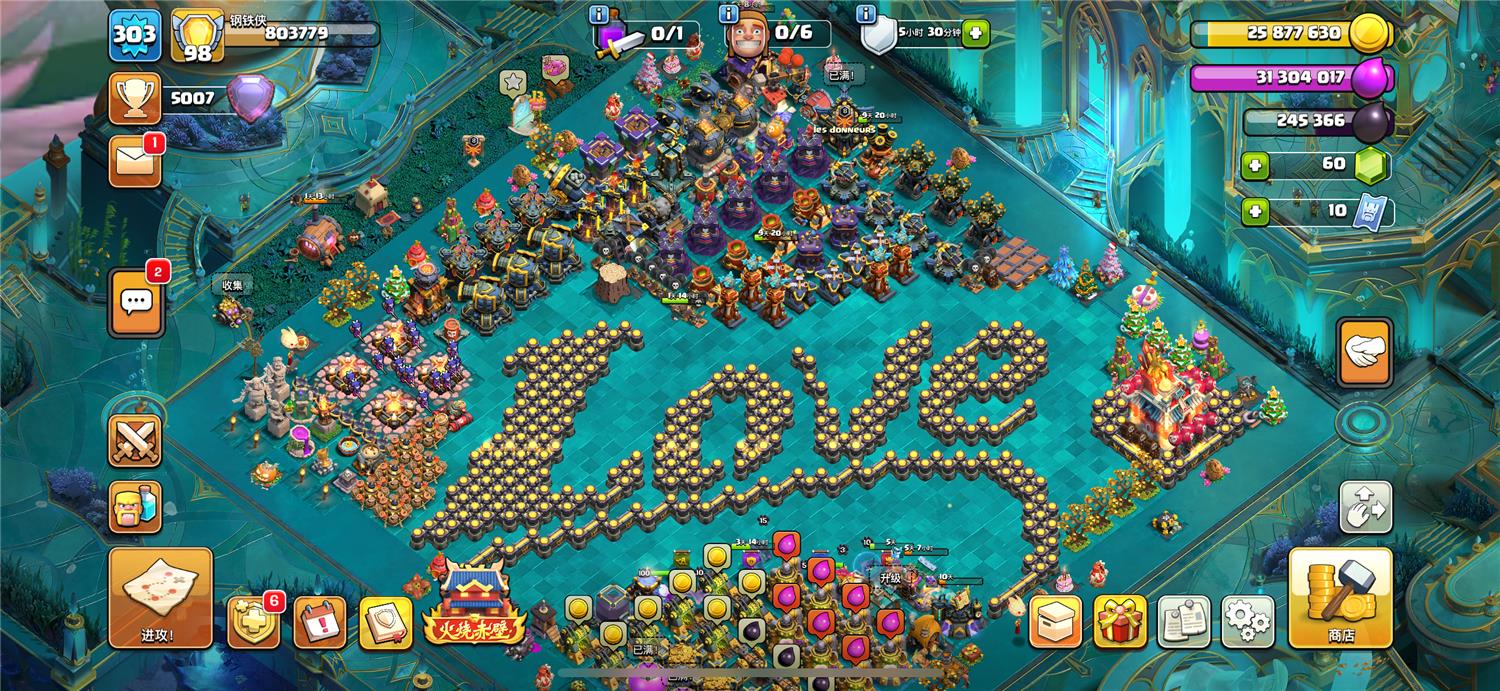Open the layout editor box button
This screenshot has height=691, width=1500.
pyautogui.click(x=1055, y=621)
